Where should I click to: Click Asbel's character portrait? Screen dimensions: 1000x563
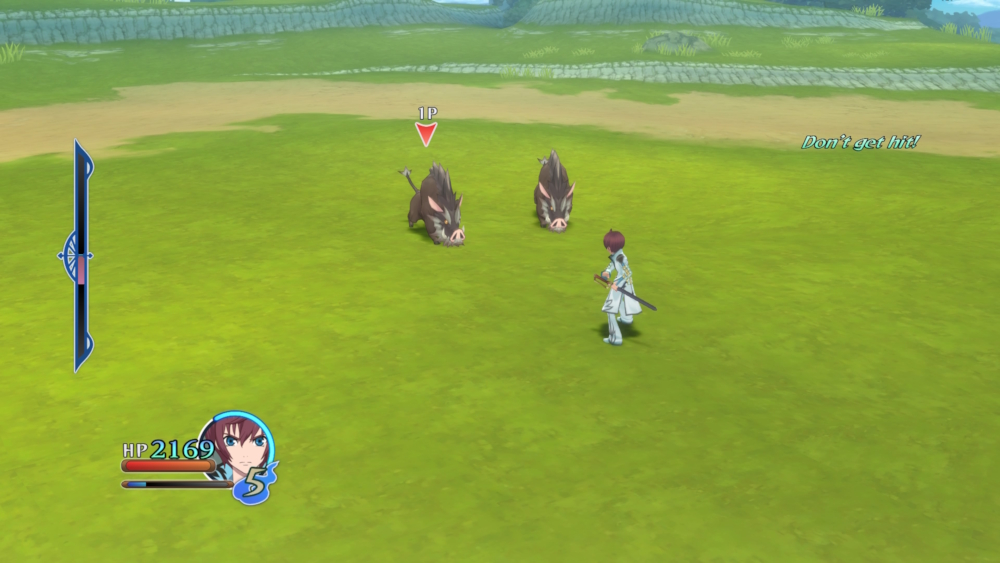coord(237,446)
